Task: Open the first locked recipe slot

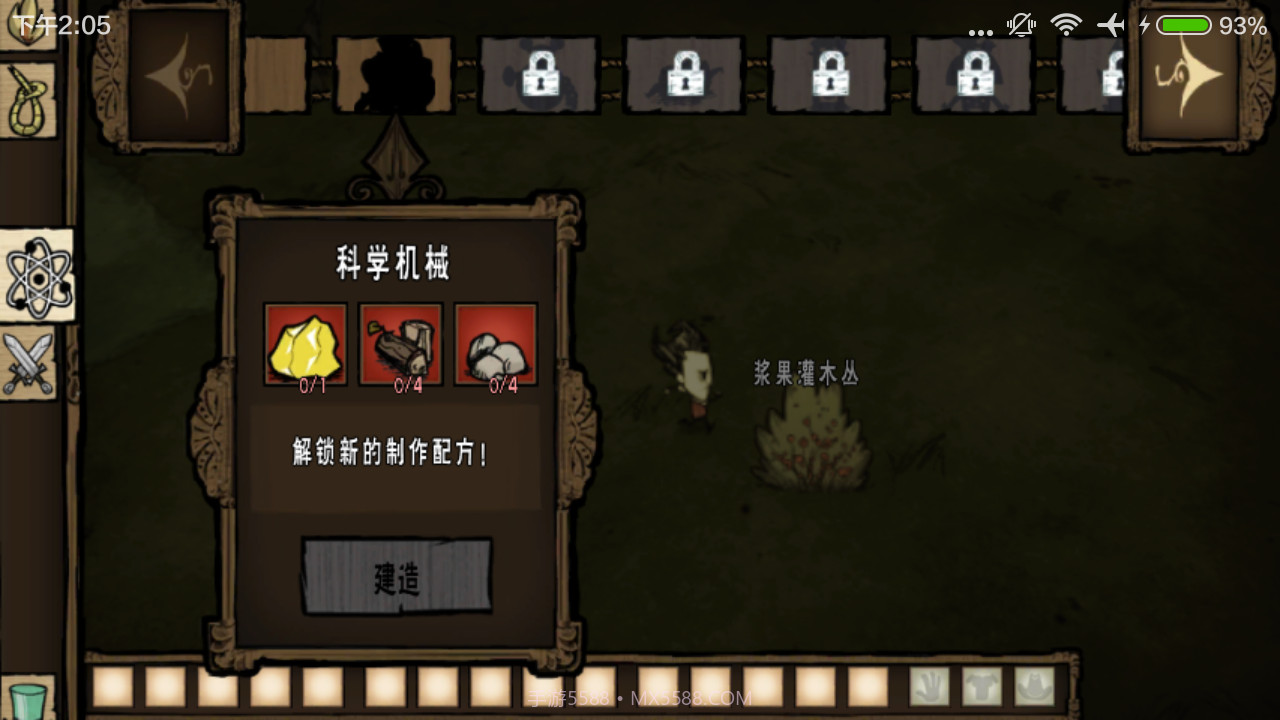Action: [540, 75]
